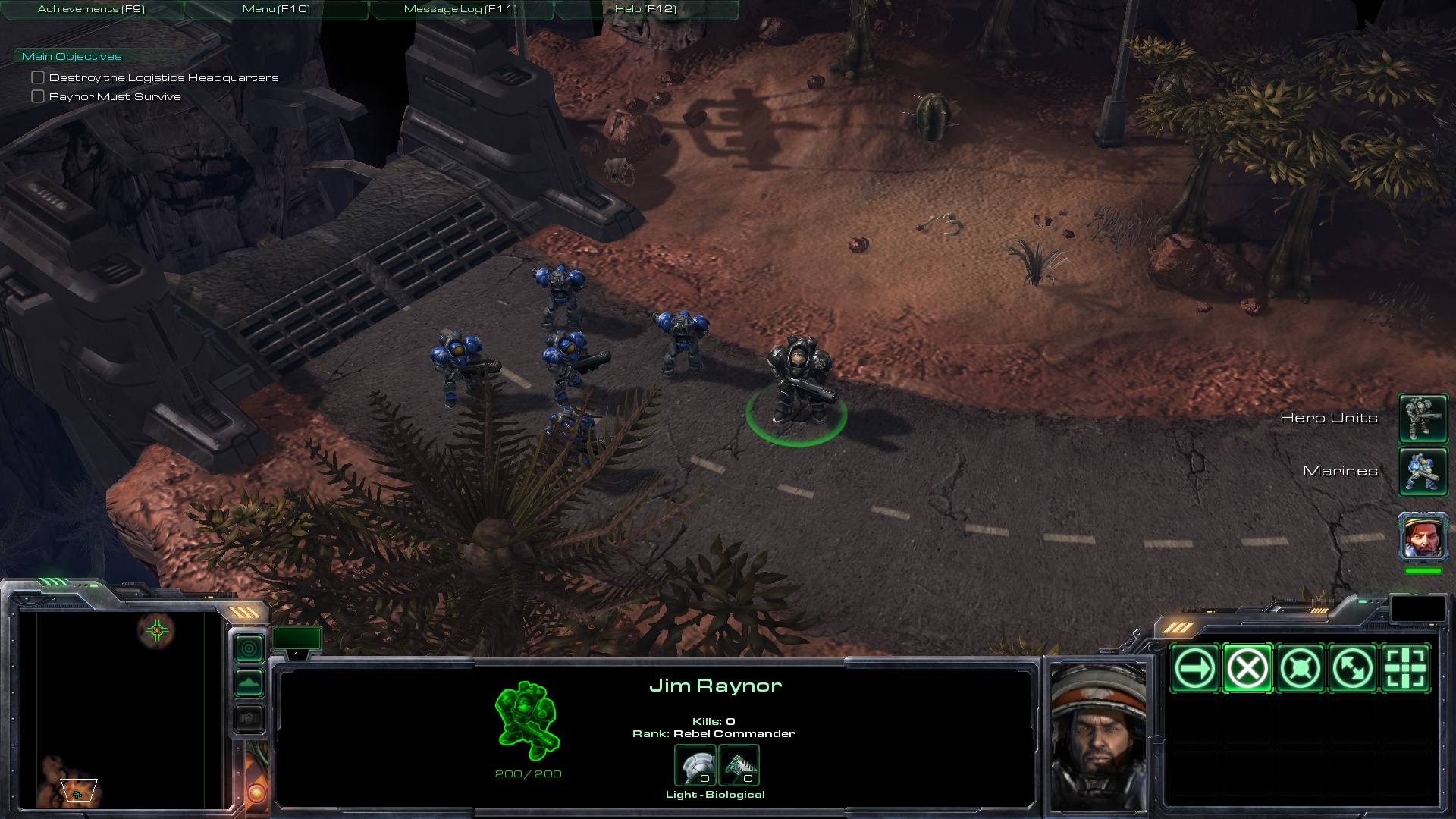Click the infantry armor upgrade icon
1456x819 pixels.
pyautogui.click(x=695, y=766)
